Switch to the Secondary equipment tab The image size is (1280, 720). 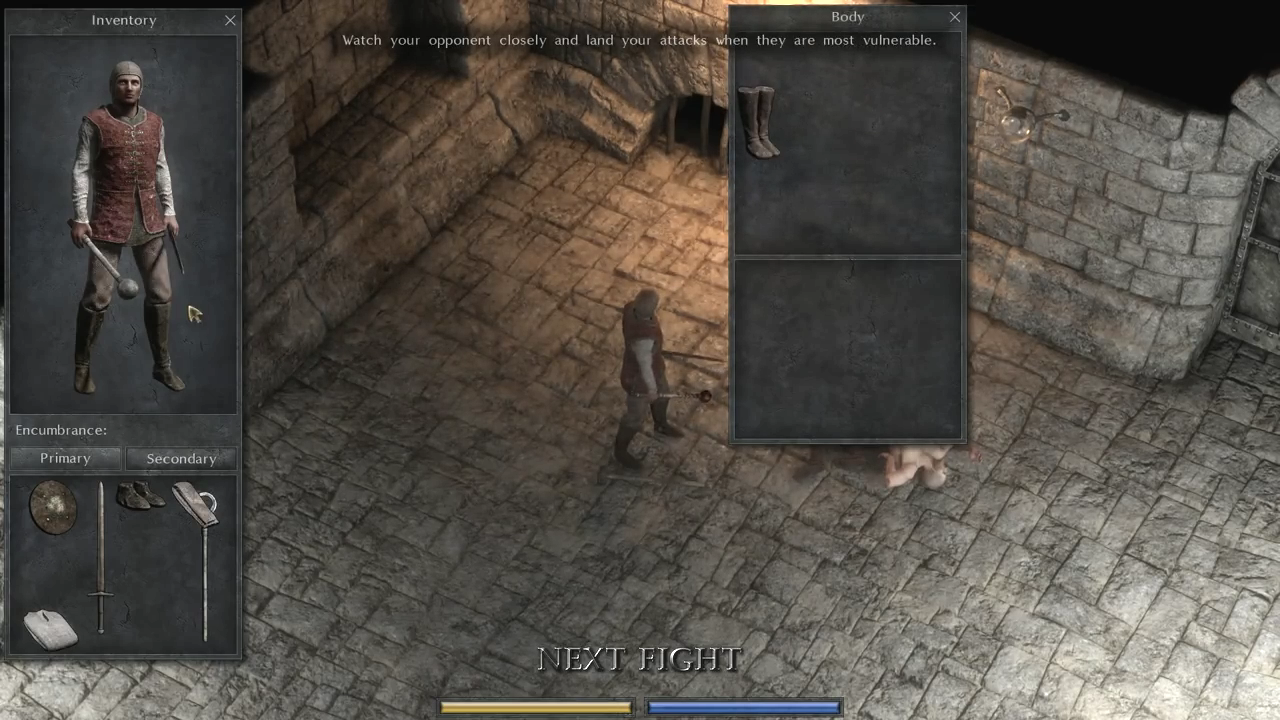point(181,458)
